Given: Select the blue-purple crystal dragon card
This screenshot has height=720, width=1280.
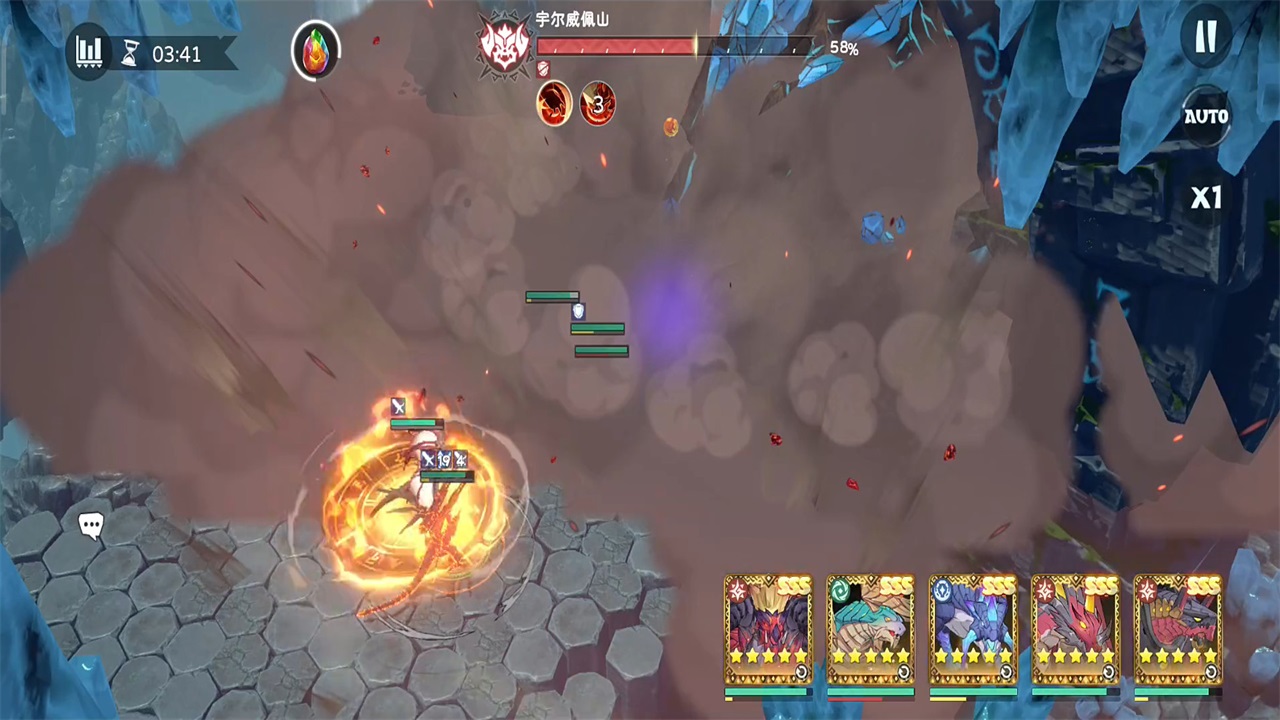Looking at the screenshot, I should [972, 630].
